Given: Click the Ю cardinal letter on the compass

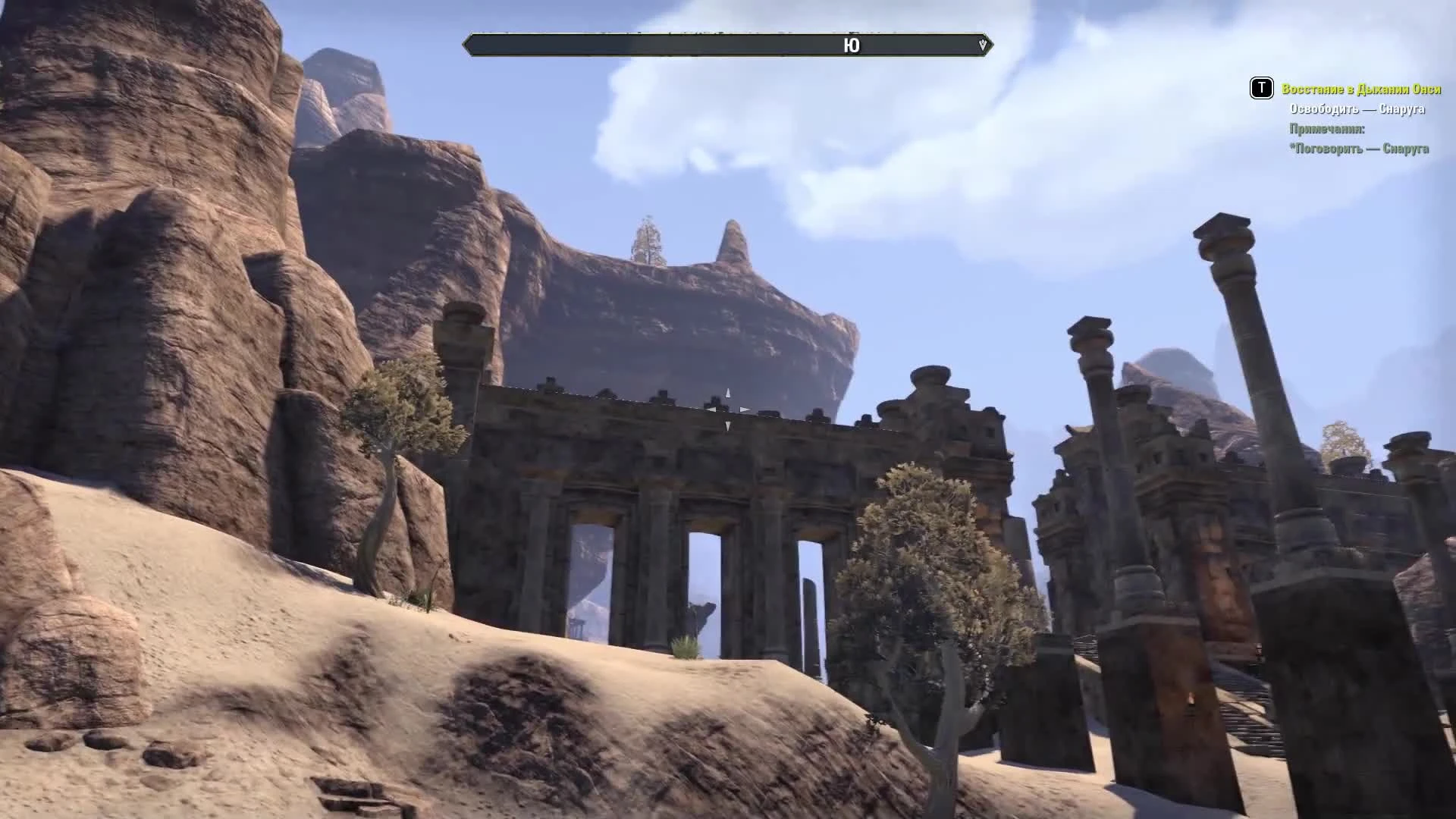Looking at the screenshot, I should pos(852,45).
